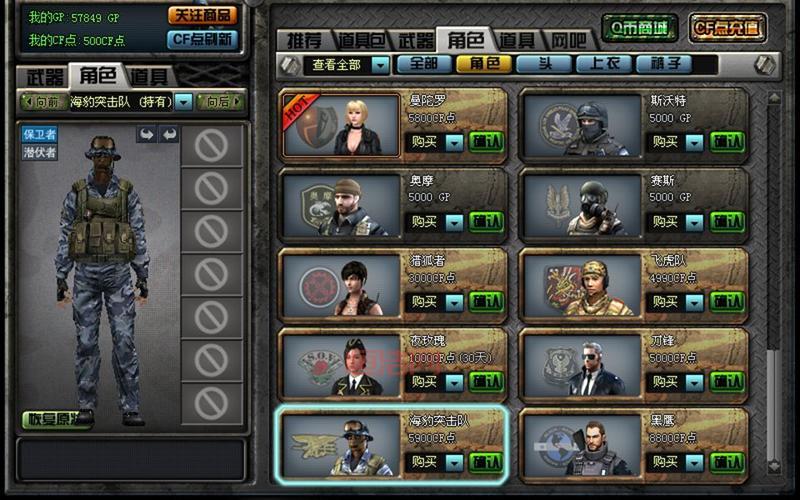Open the 海豹突击队 character dropdown
This screenshot has height=500, width=800.
(185, 101)
